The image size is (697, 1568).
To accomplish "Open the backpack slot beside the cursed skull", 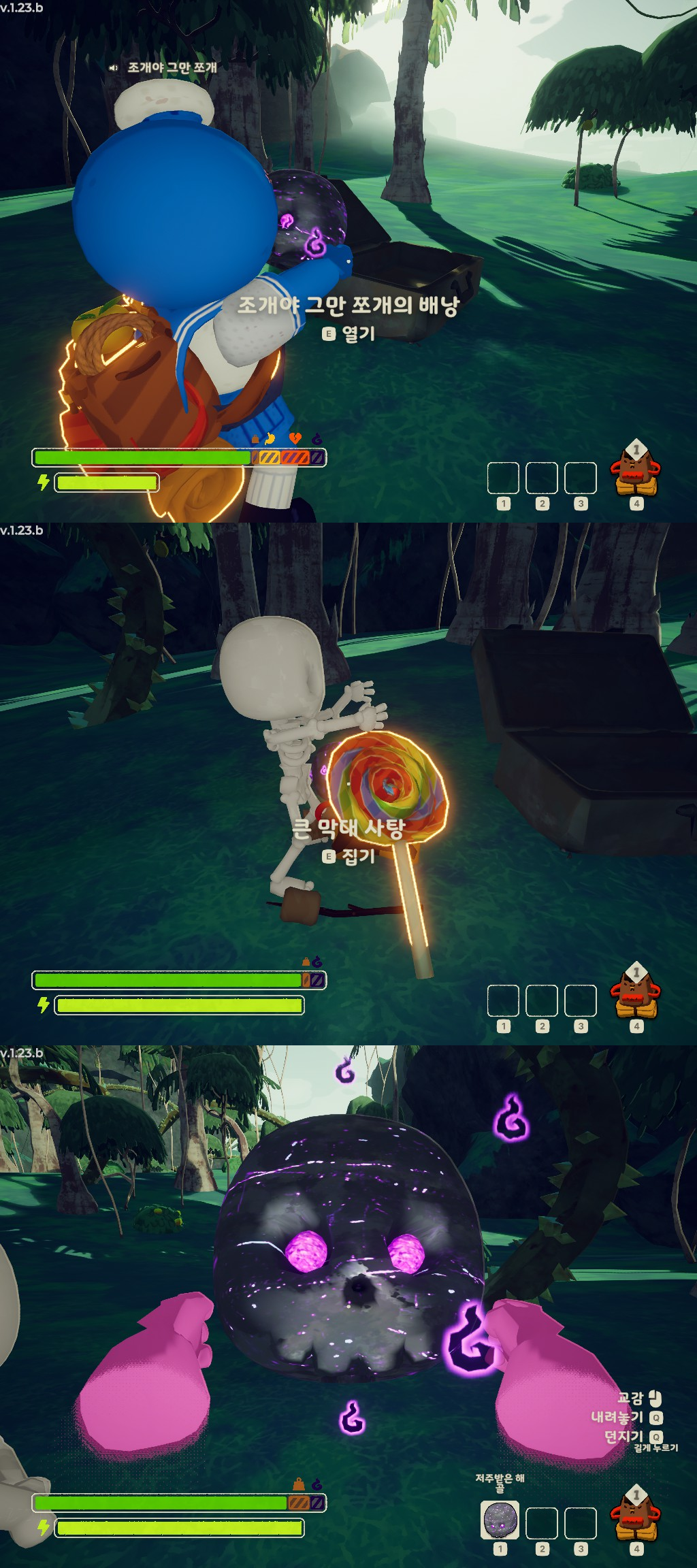I will tap(636, 1514).
